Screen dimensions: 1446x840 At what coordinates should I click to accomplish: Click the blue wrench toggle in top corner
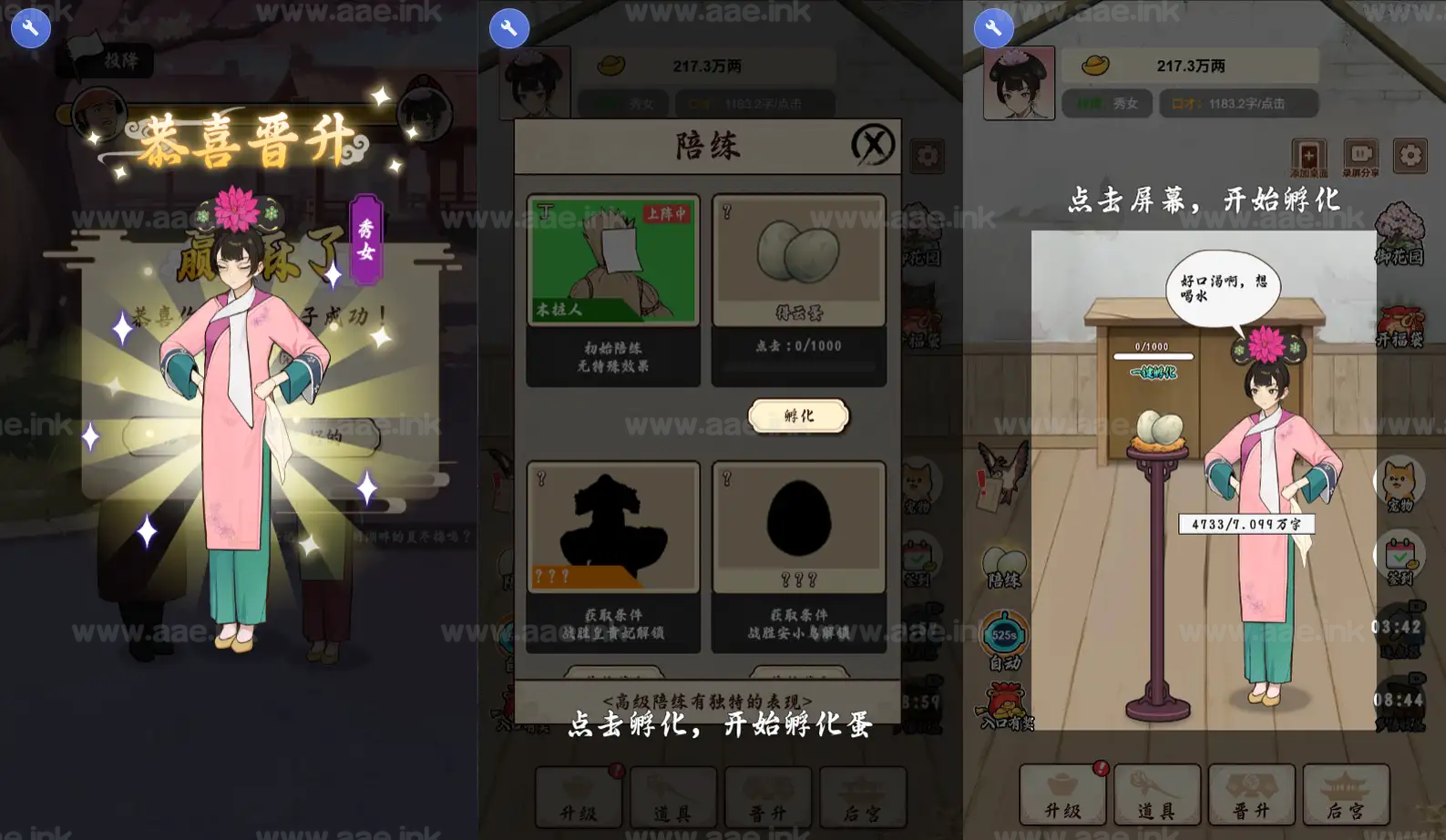click(x=30, y=28)
